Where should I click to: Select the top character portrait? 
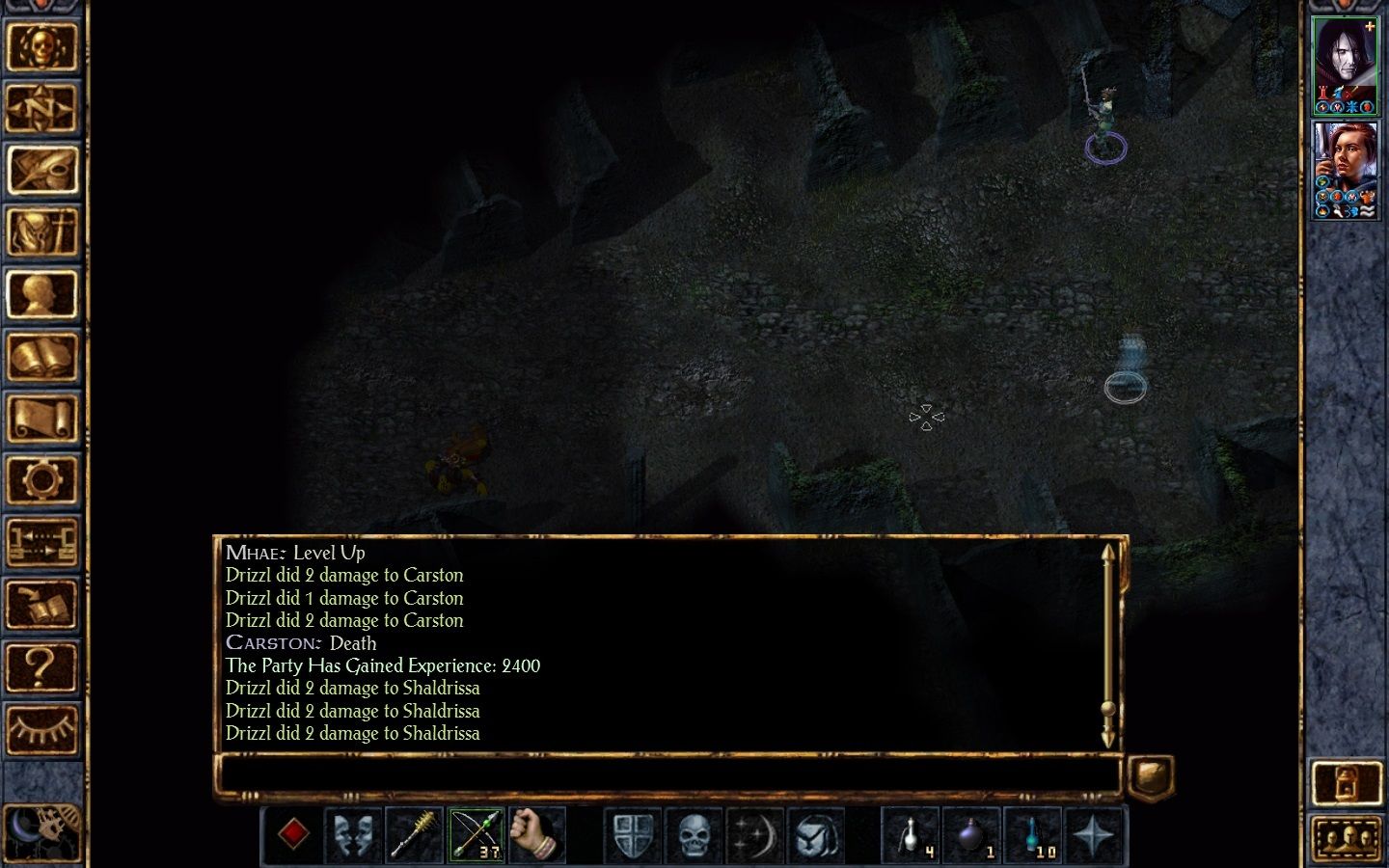pyautogui.click(x=1346, y=63)
